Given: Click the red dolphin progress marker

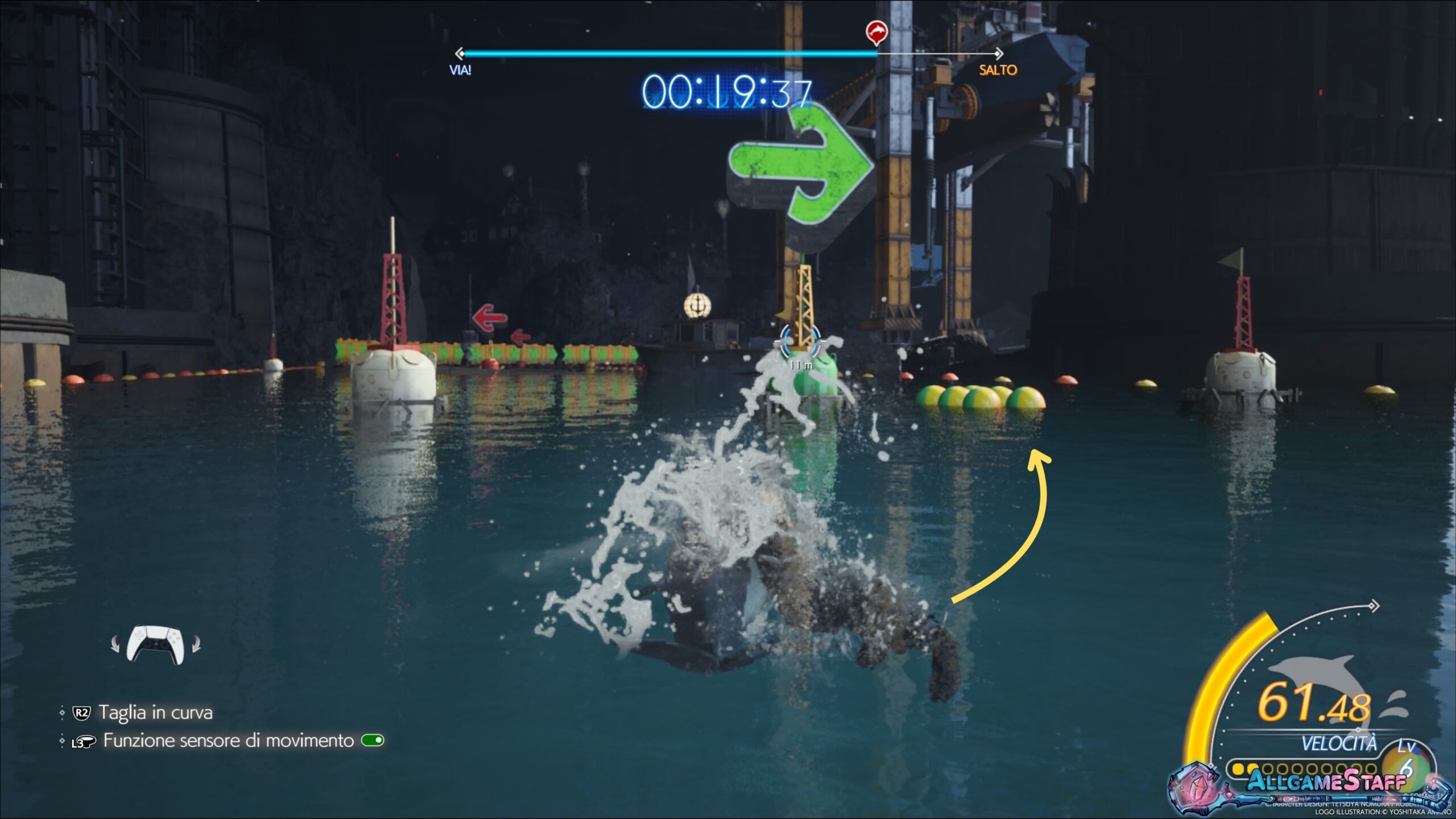Looking at the screenshot, I should tap(876, 31).
